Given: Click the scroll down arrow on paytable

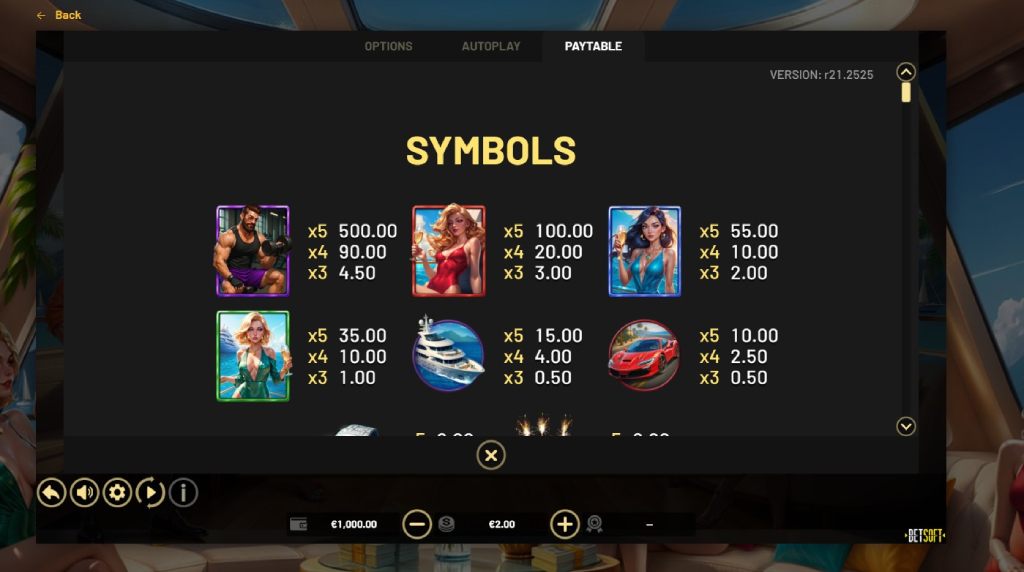Looking at the screenshot, I should 906,427.
